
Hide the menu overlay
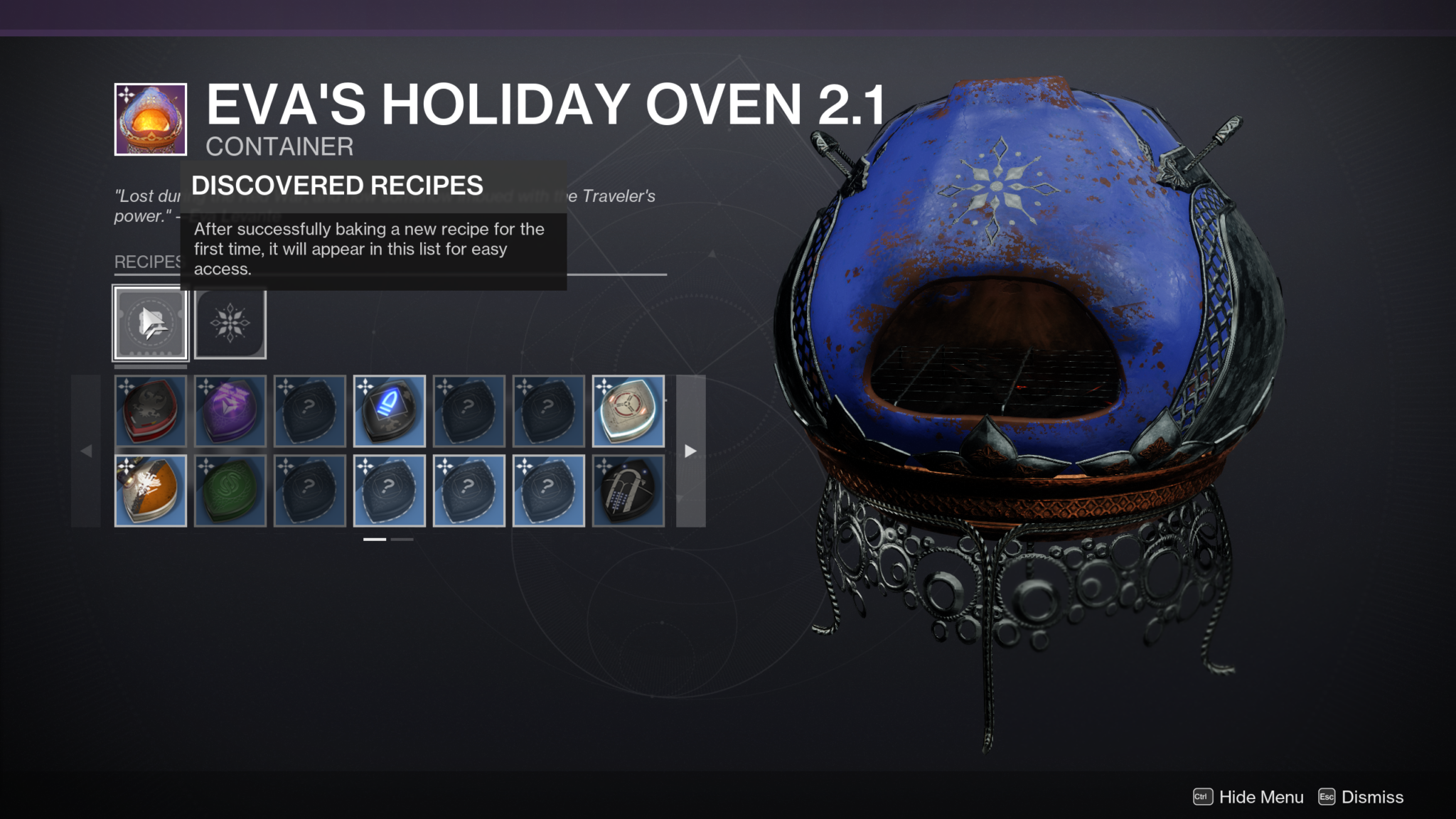pyautogui.click(x=1249, y=797)
